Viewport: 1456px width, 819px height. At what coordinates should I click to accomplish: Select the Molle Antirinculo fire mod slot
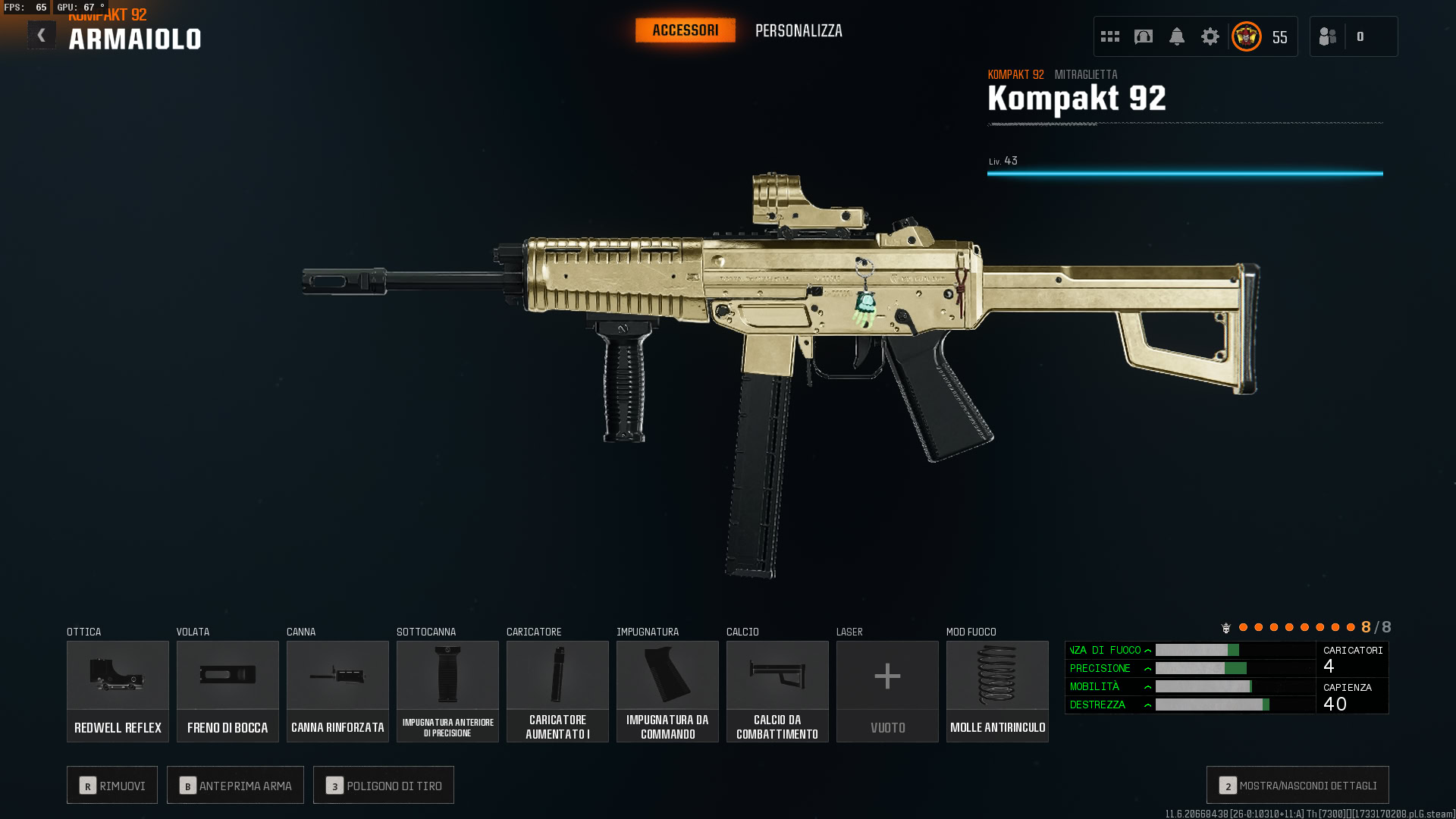coord(997,691)
